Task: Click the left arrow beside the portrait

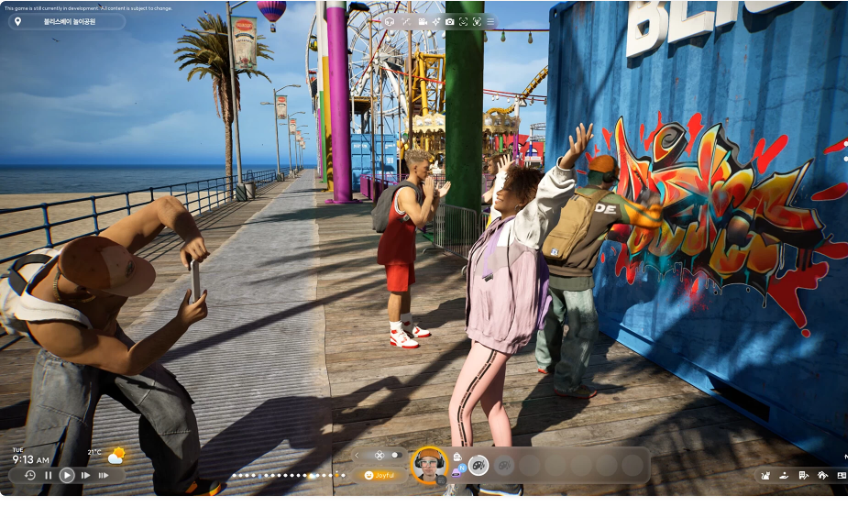Action: click(357, 455)
